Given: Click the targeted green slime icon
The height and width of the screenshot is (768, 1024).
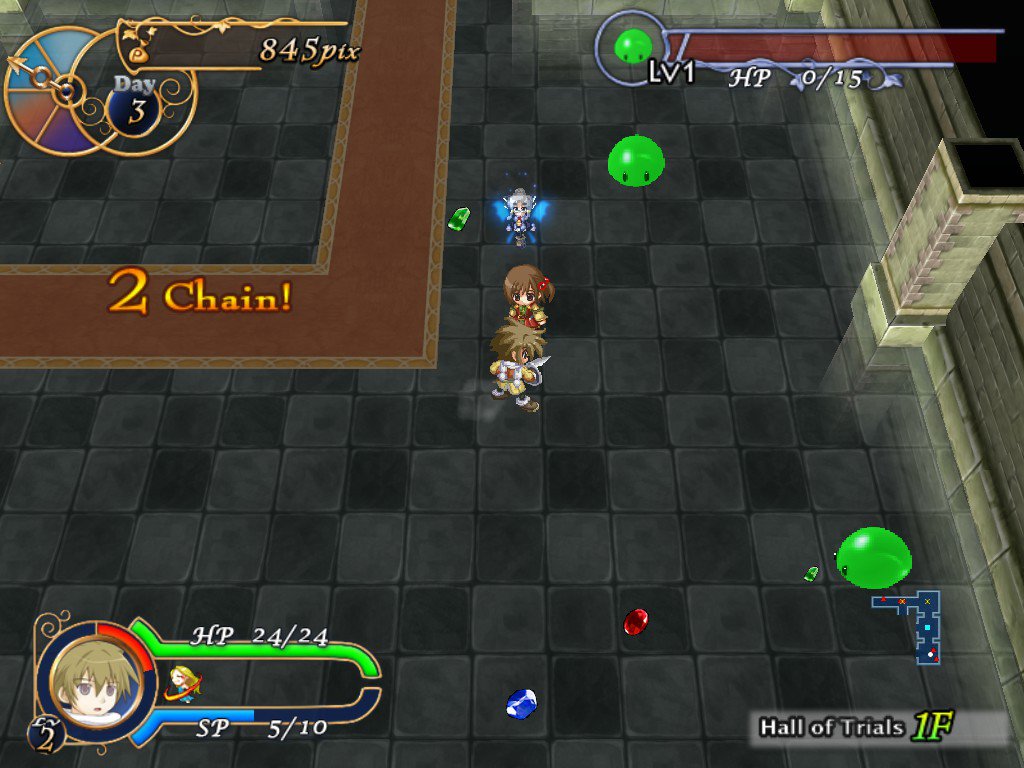Looking at the screenshot, I should [x=632, y=45].
